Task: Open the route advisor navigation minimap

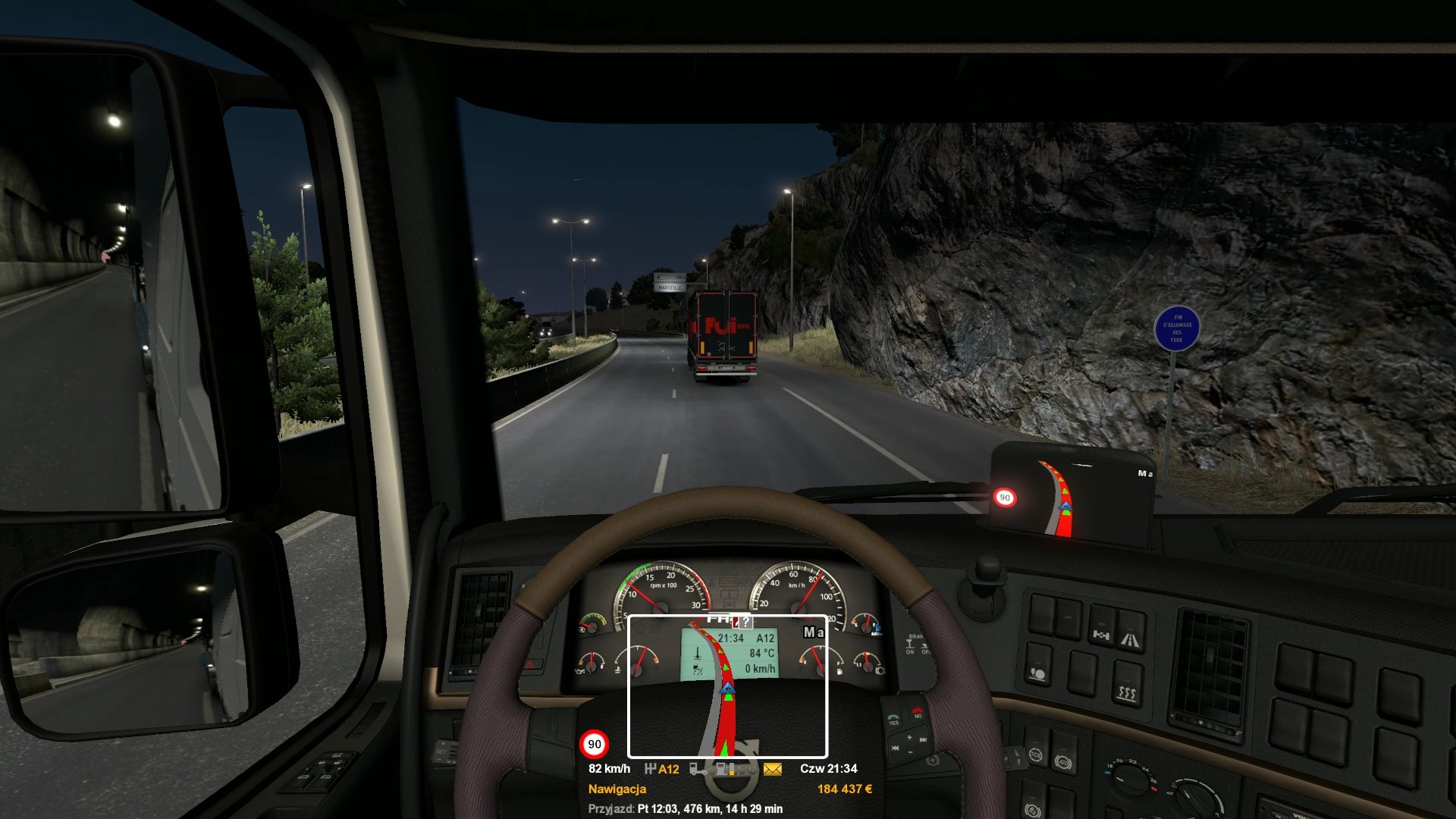Action: click(727, 686)
